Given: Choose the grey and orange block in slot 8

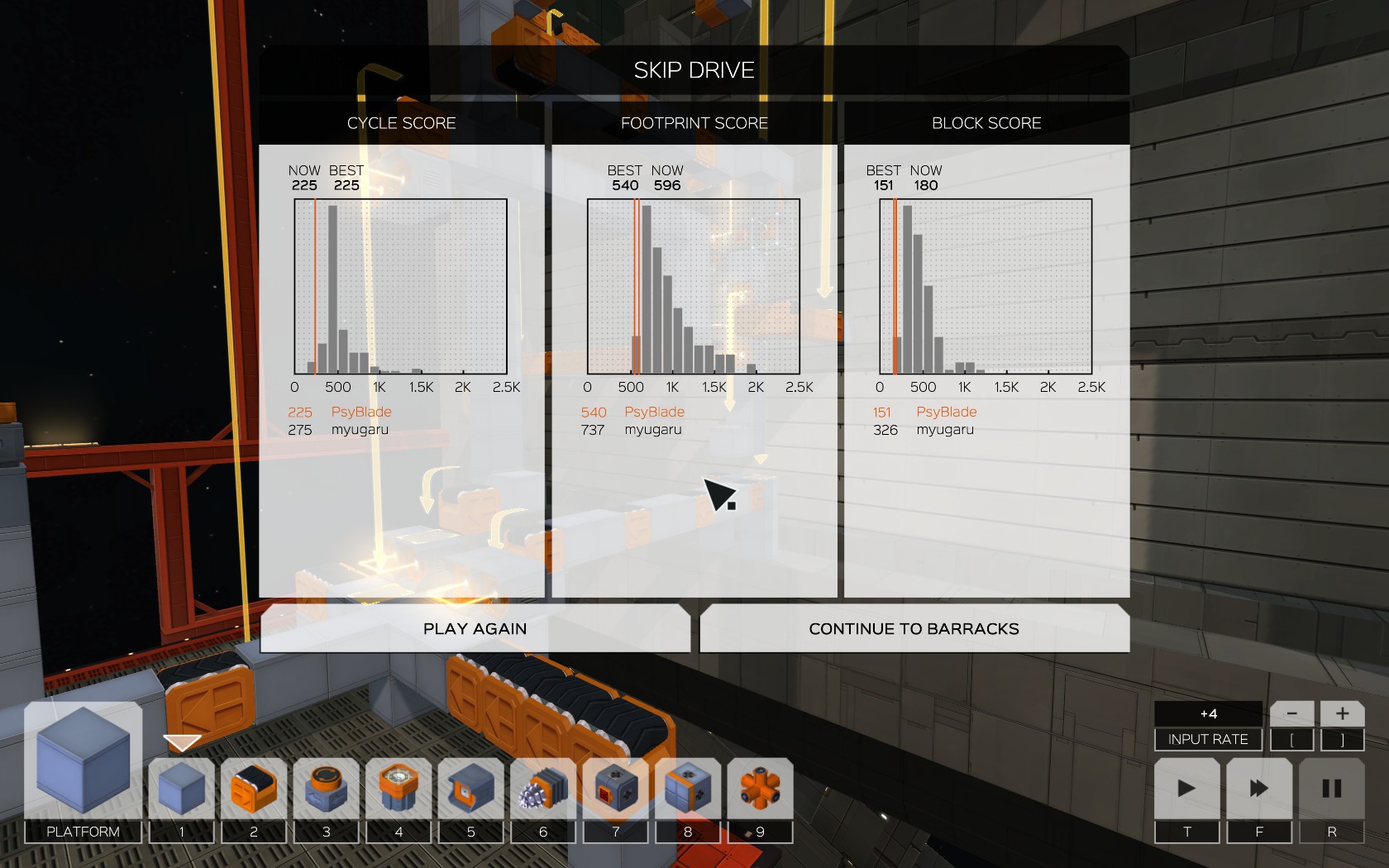Looking at the screenshot, I should (x=688, y=789).
